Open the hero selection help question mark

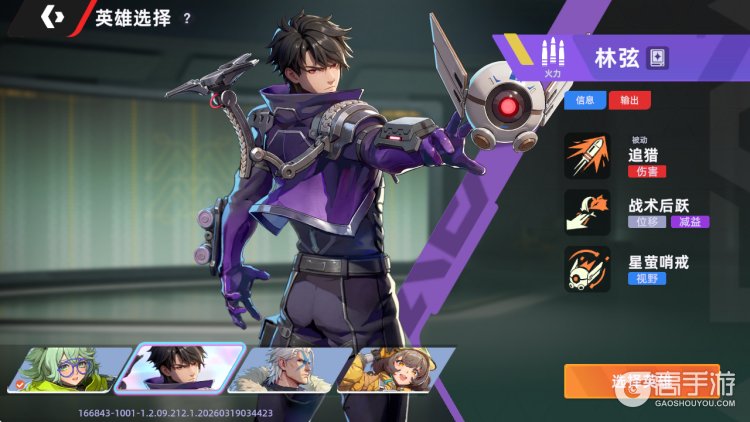pos(187,18)
